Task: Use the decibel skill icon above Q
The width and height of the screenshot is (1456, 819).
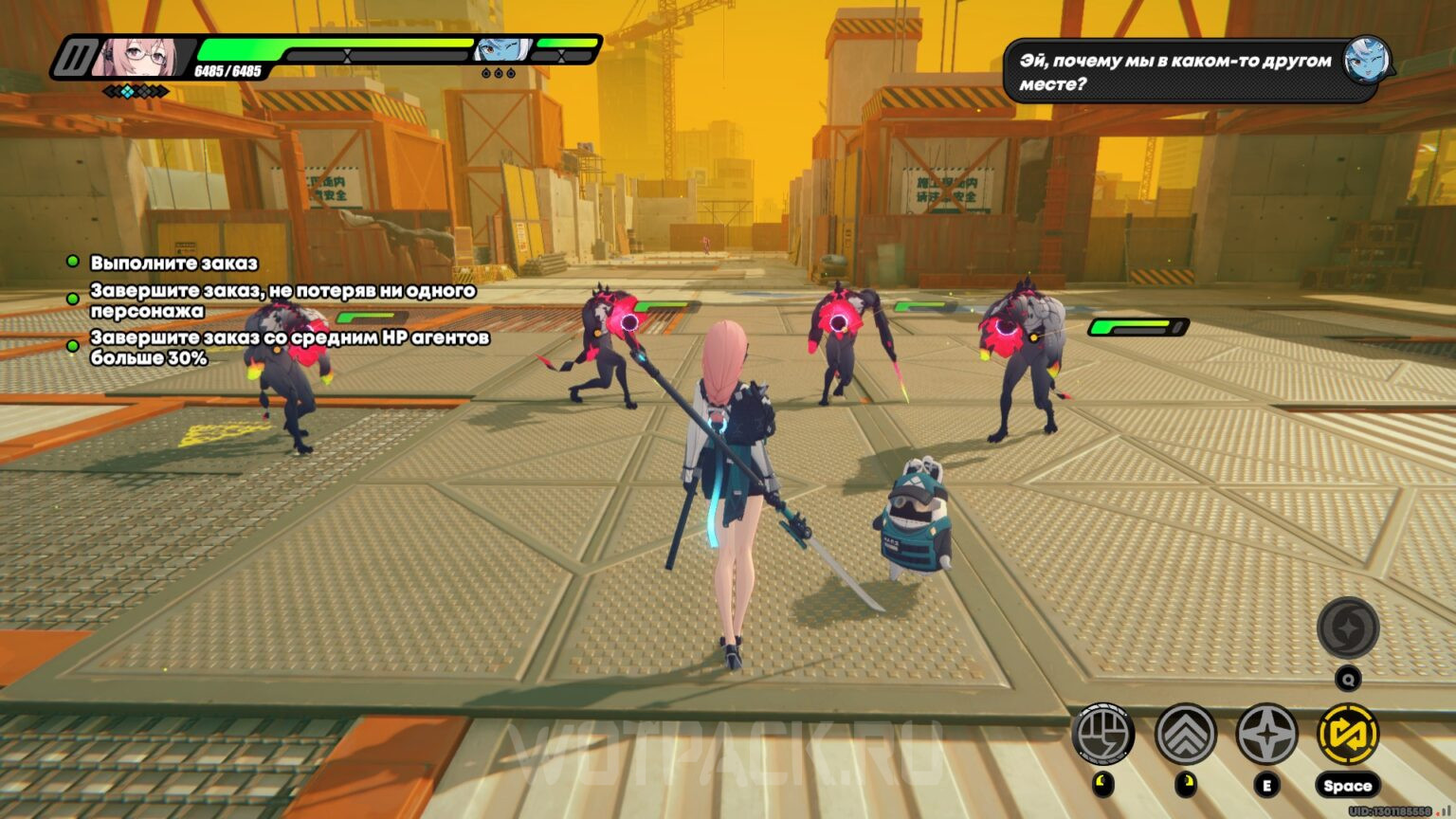Action: pos(1348,628)
